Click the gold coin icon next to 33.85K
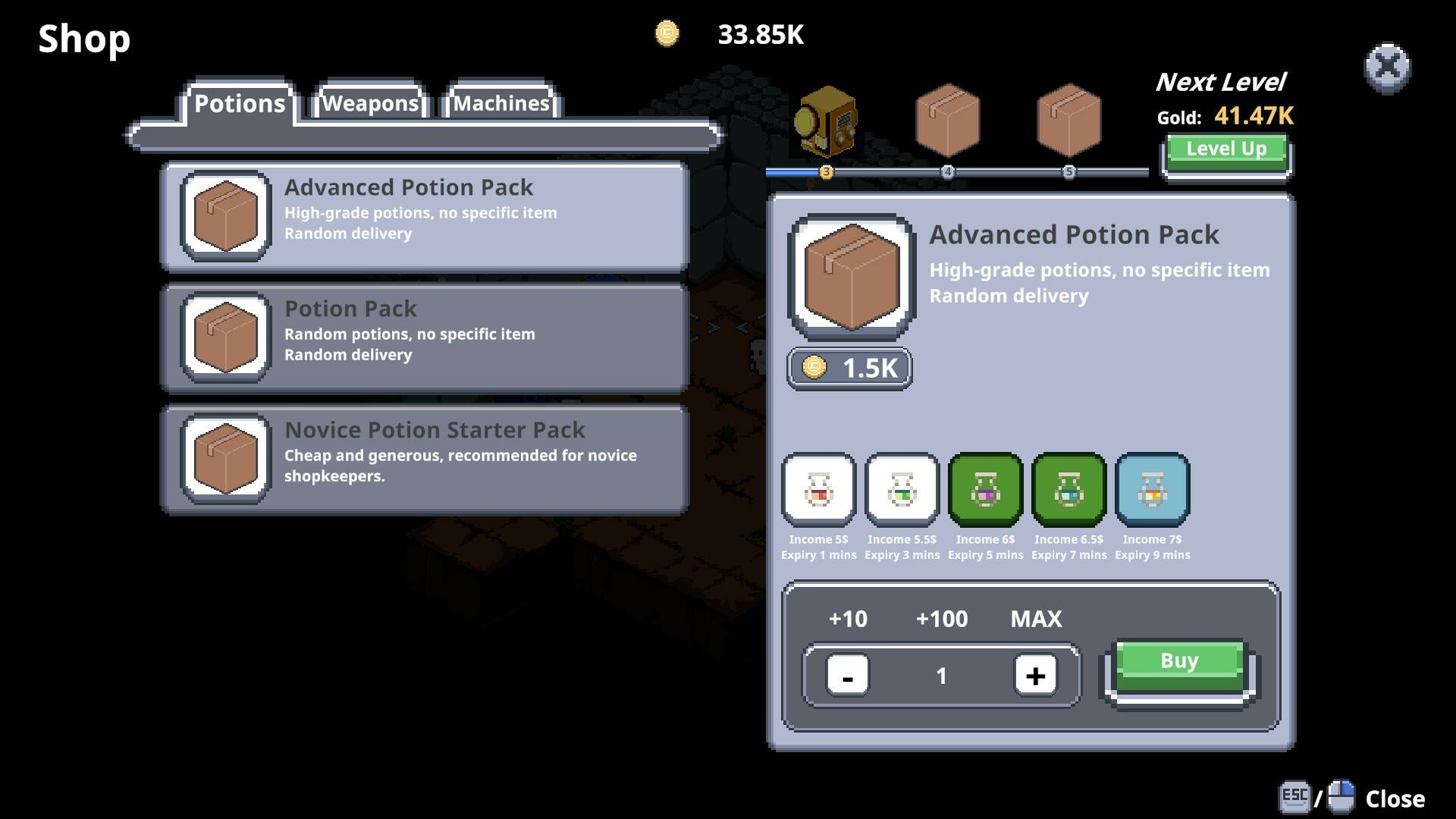Image resolution: width=1456 pixels, height=819 pixels. click(x=667, y=34)
